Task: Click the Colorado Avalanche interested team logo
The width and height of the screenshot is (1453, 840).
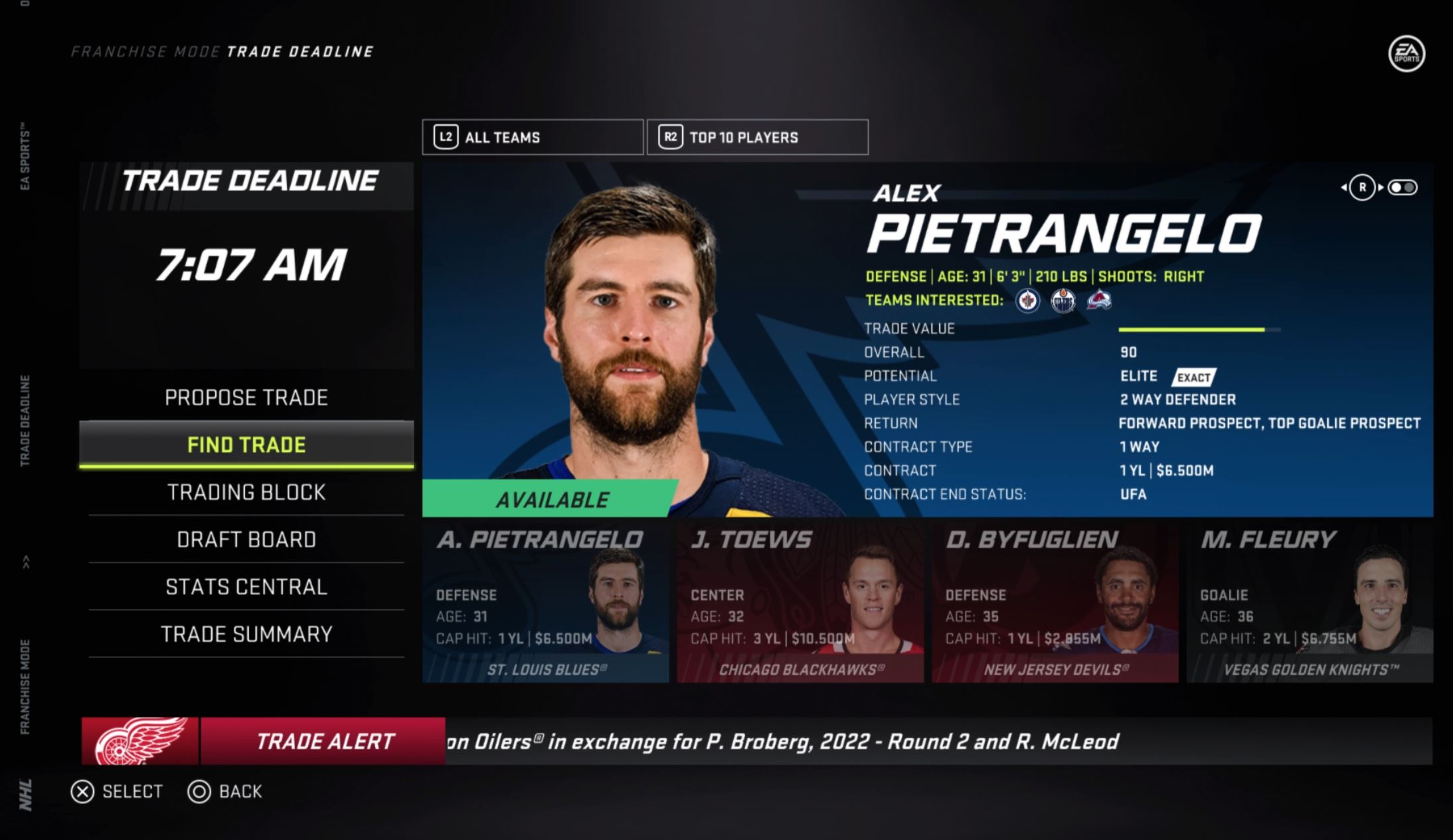Action: pos(1099,301)
